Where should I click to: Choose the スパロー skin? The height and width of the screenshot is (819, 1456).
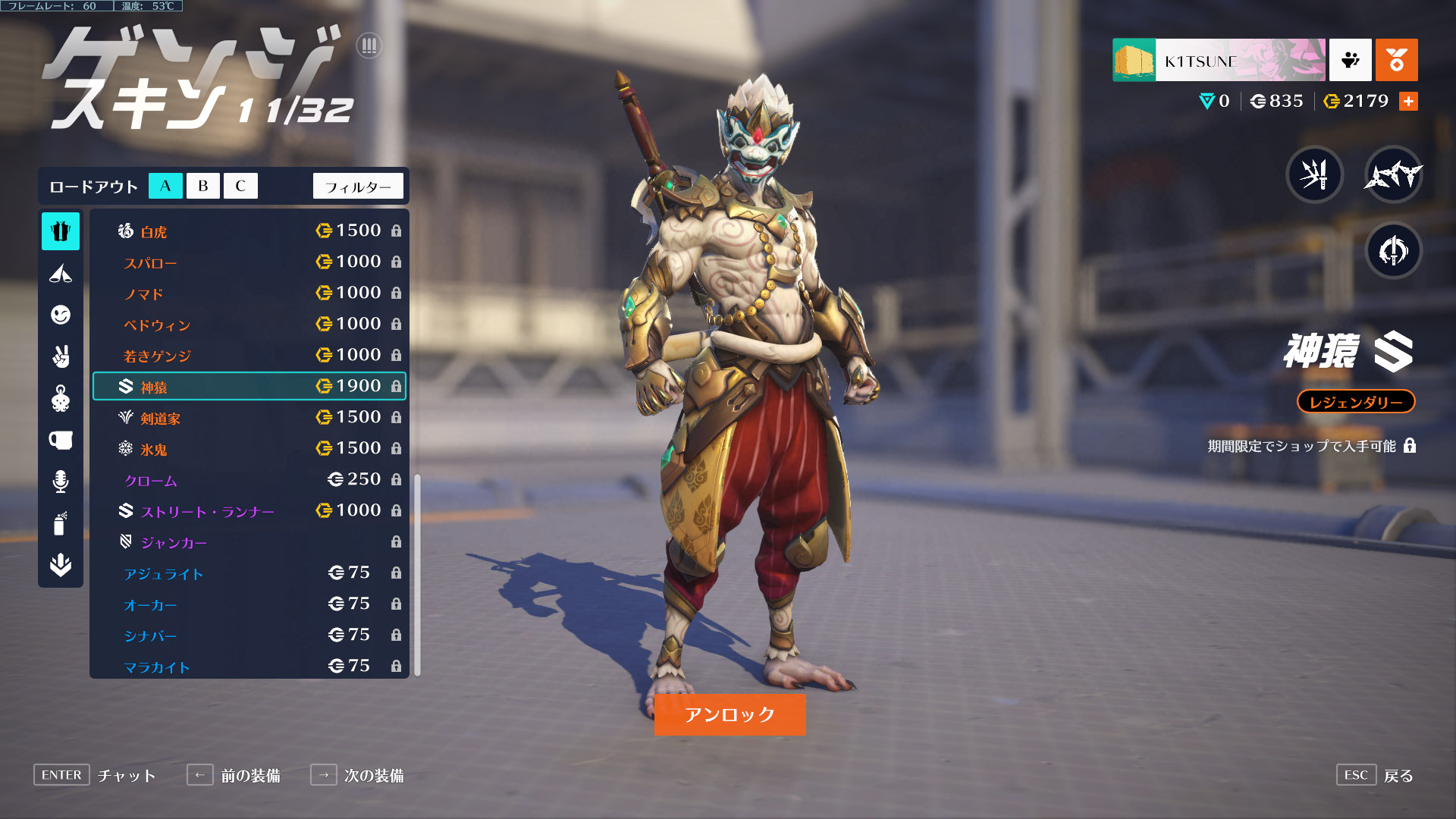(x=249, y=262)
